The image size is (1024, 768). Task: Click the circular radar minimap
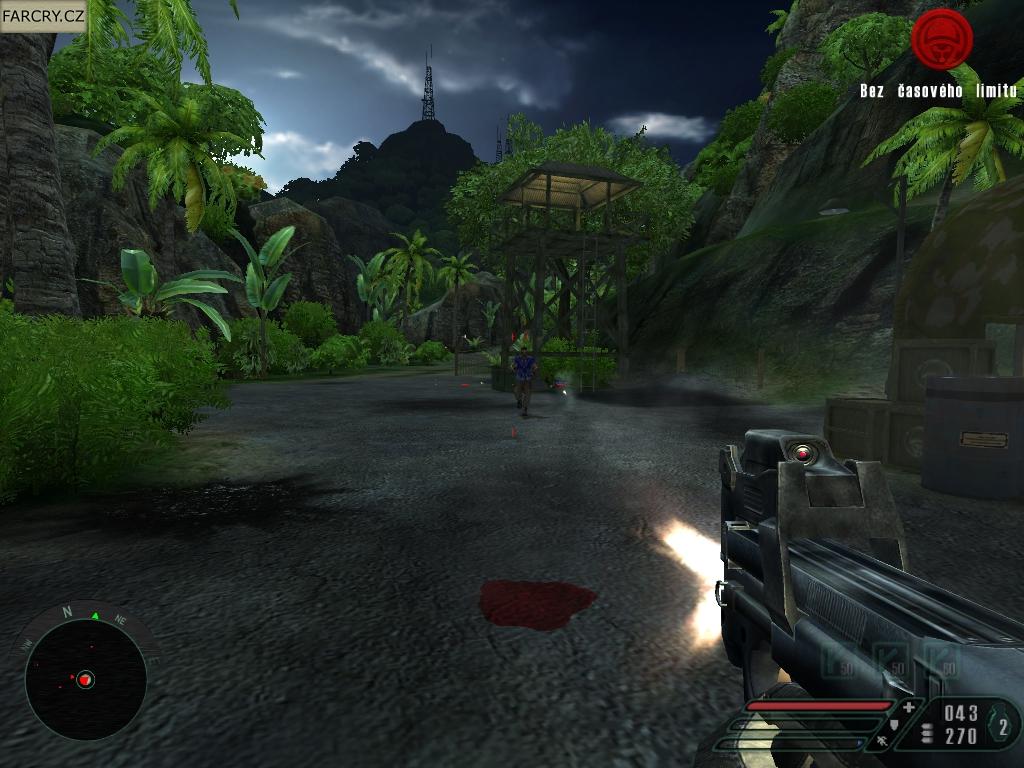(85, 680)
